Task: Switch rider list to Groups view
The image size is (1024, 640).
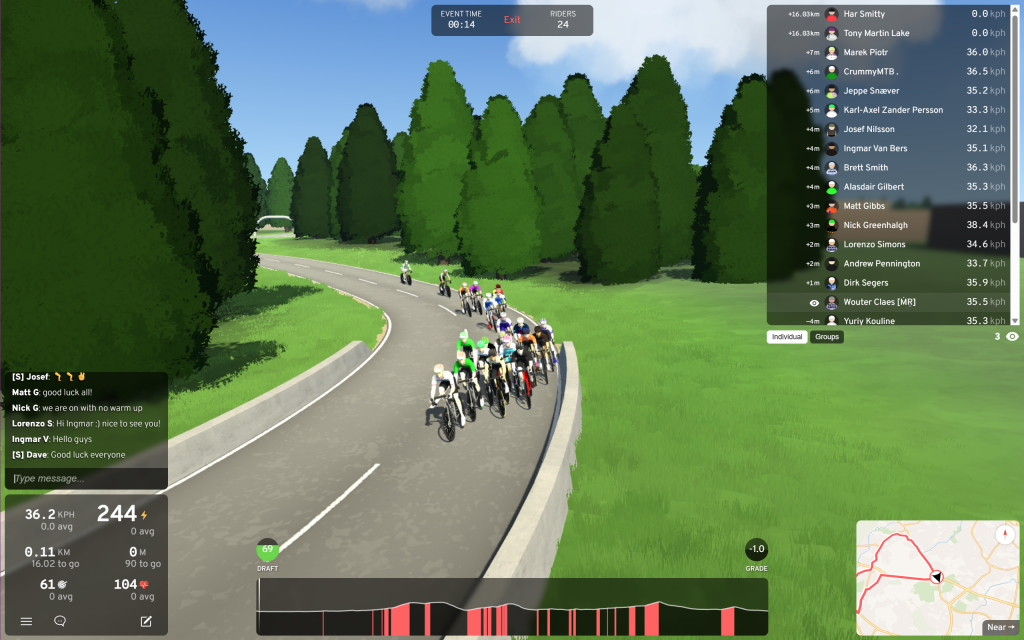Action: [827, 337]
